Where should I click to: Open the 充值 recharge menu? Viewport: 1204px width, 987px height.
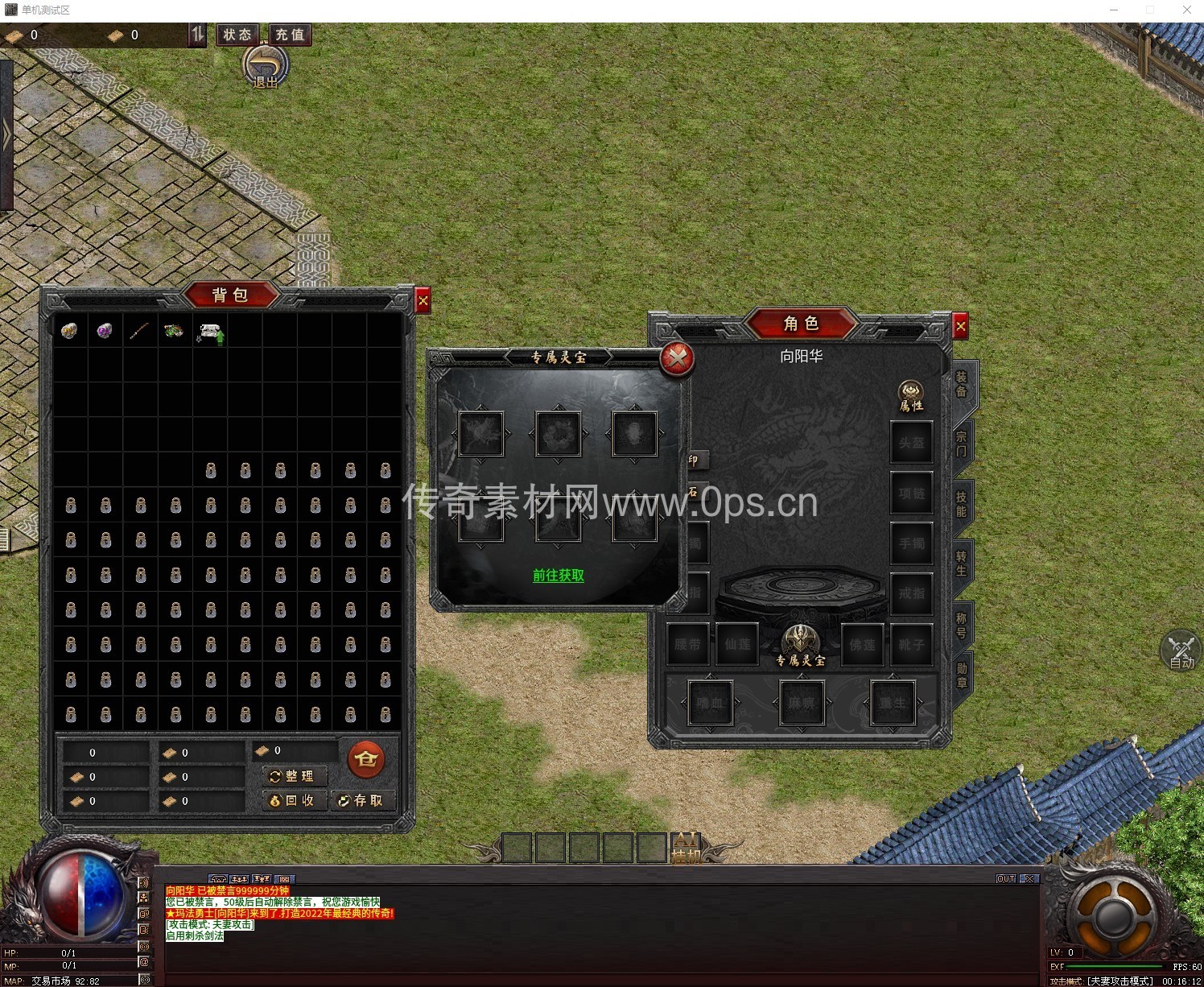pyautogui.click(x=290, y=35)
